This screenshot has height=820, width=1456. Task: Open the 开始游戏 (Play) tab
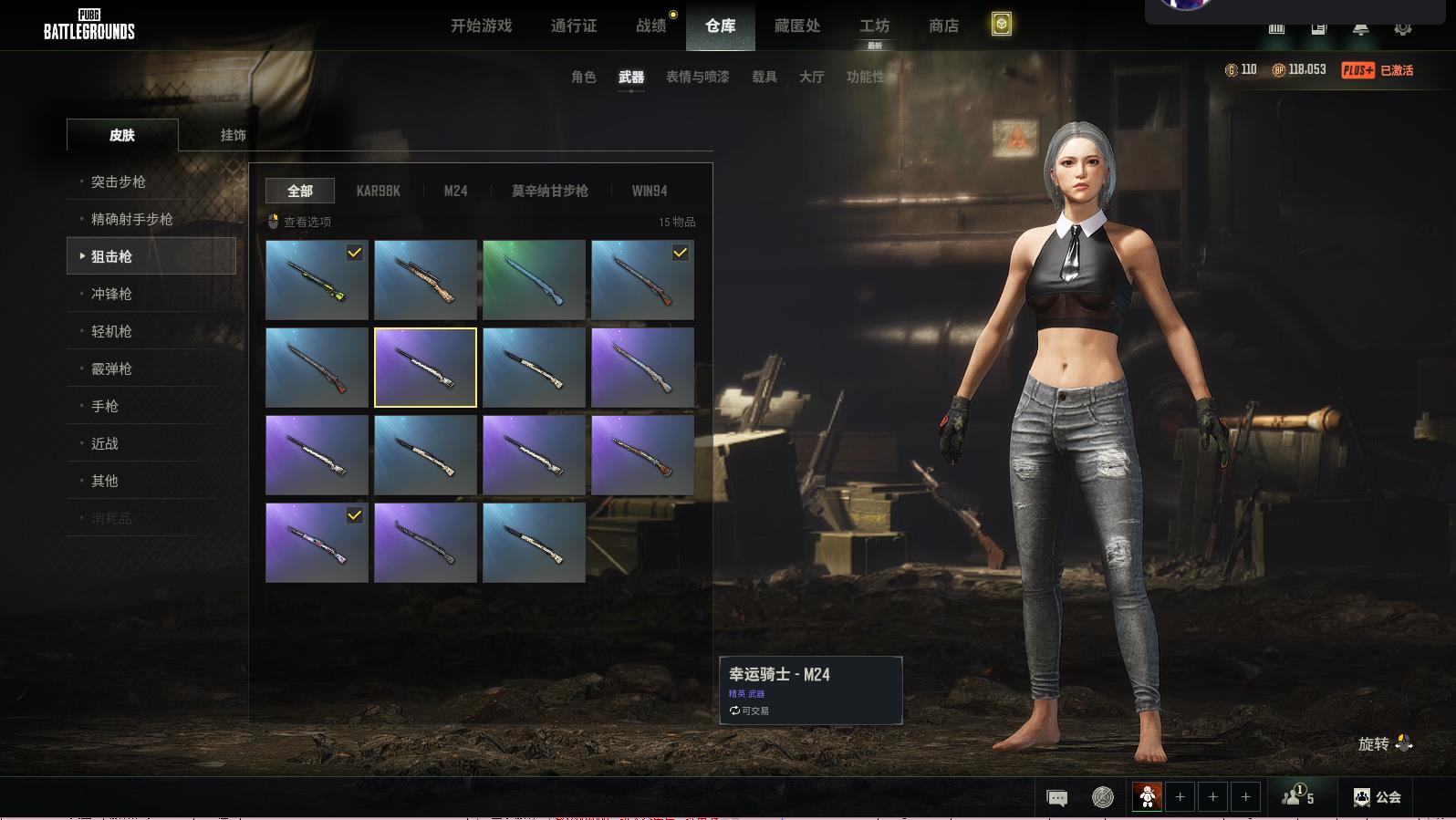click(x=481, y=26)
